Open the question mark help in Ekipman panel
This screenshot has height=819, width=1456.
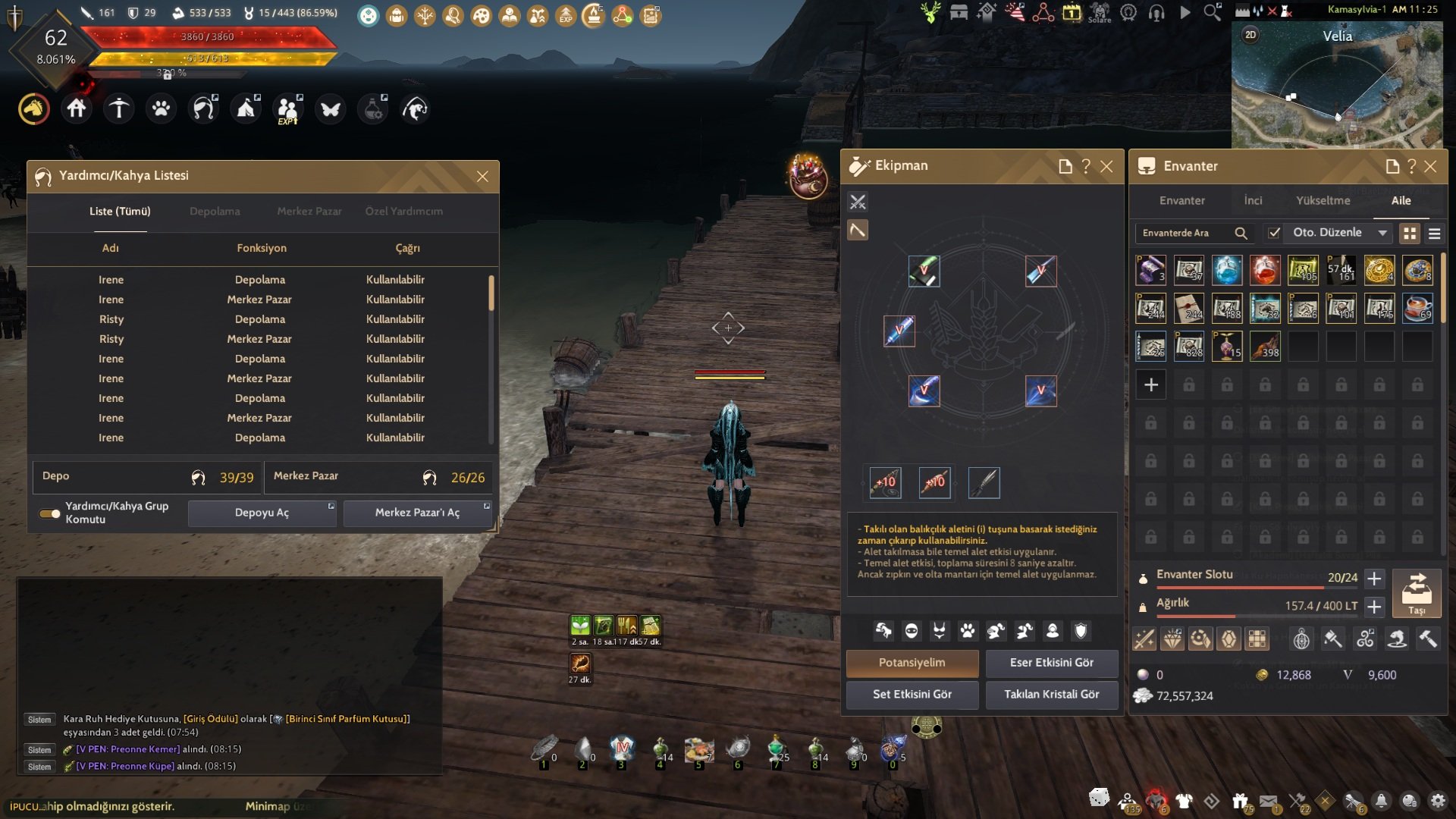click(1084, 165)
